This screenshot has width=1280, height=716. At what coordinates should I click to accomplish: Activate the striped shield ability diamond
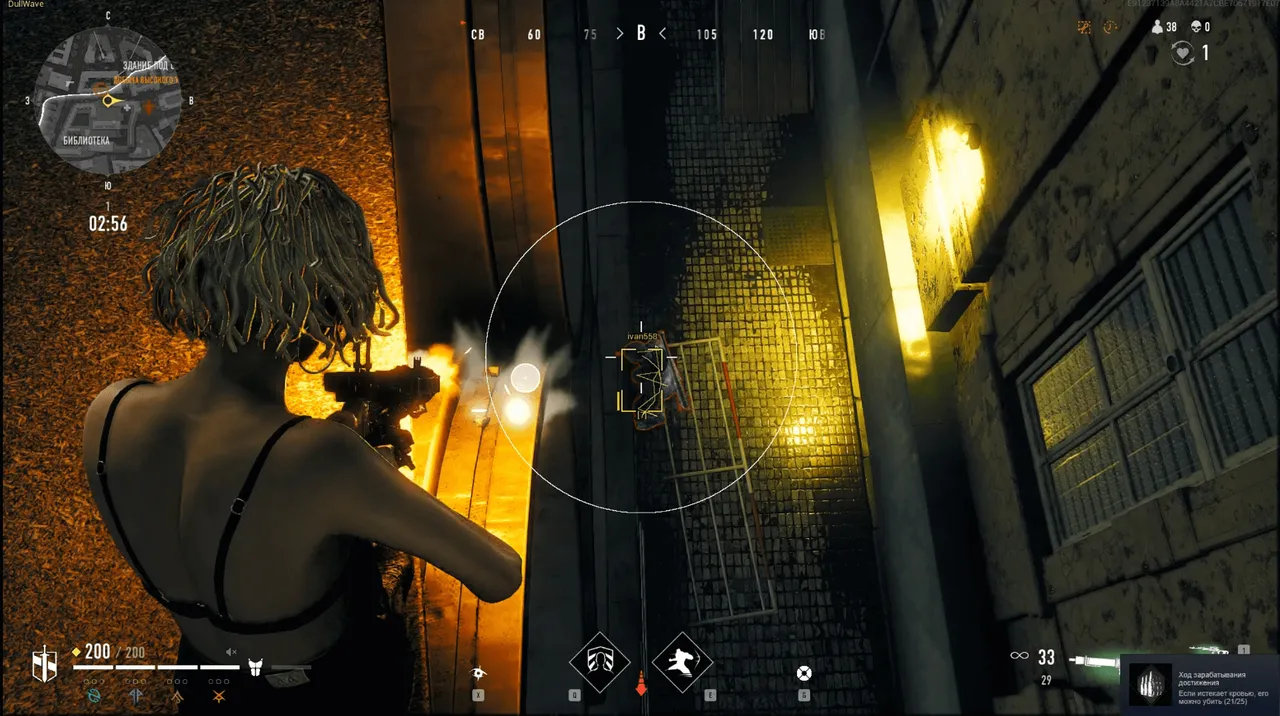tap(599, 662)
